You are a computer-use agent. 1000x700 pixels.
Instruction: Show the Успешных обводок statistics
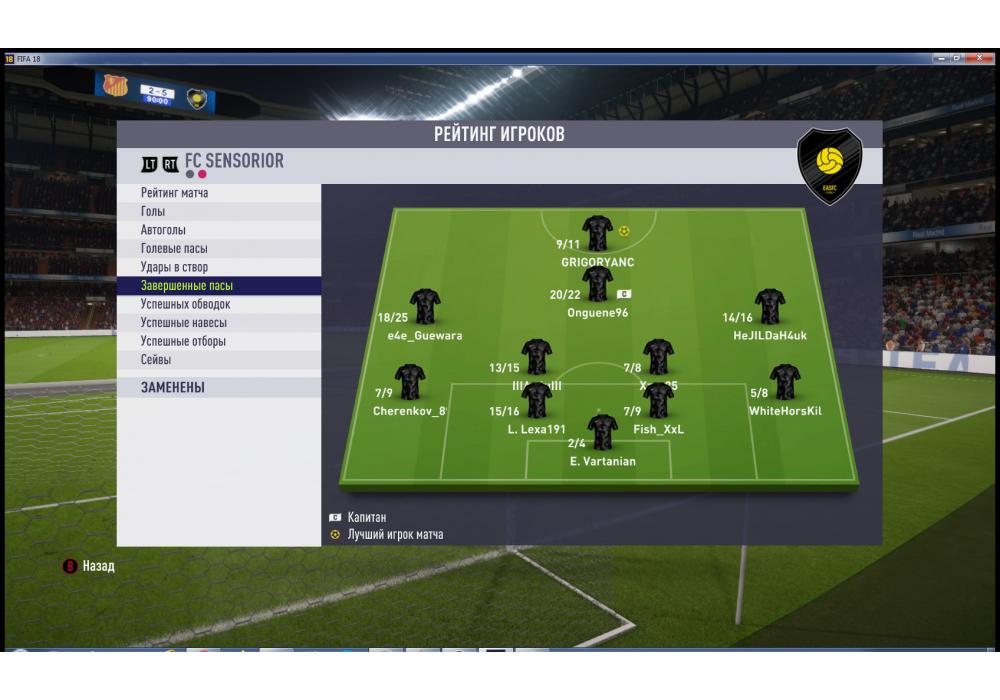point(186,304)
